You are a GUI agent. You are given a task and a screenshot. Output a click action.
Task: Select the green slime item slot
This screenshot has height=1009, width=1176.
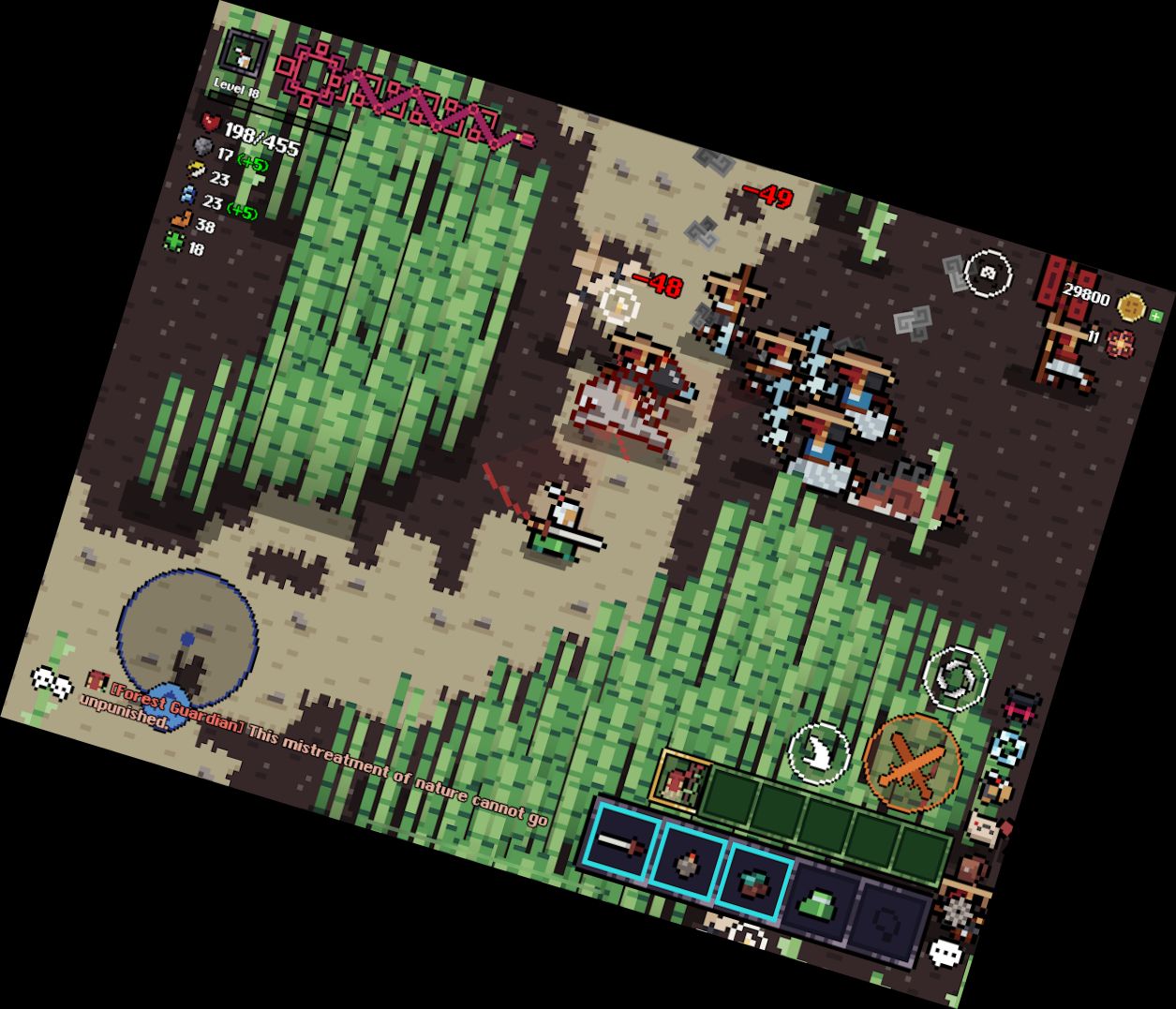(819, 906)
